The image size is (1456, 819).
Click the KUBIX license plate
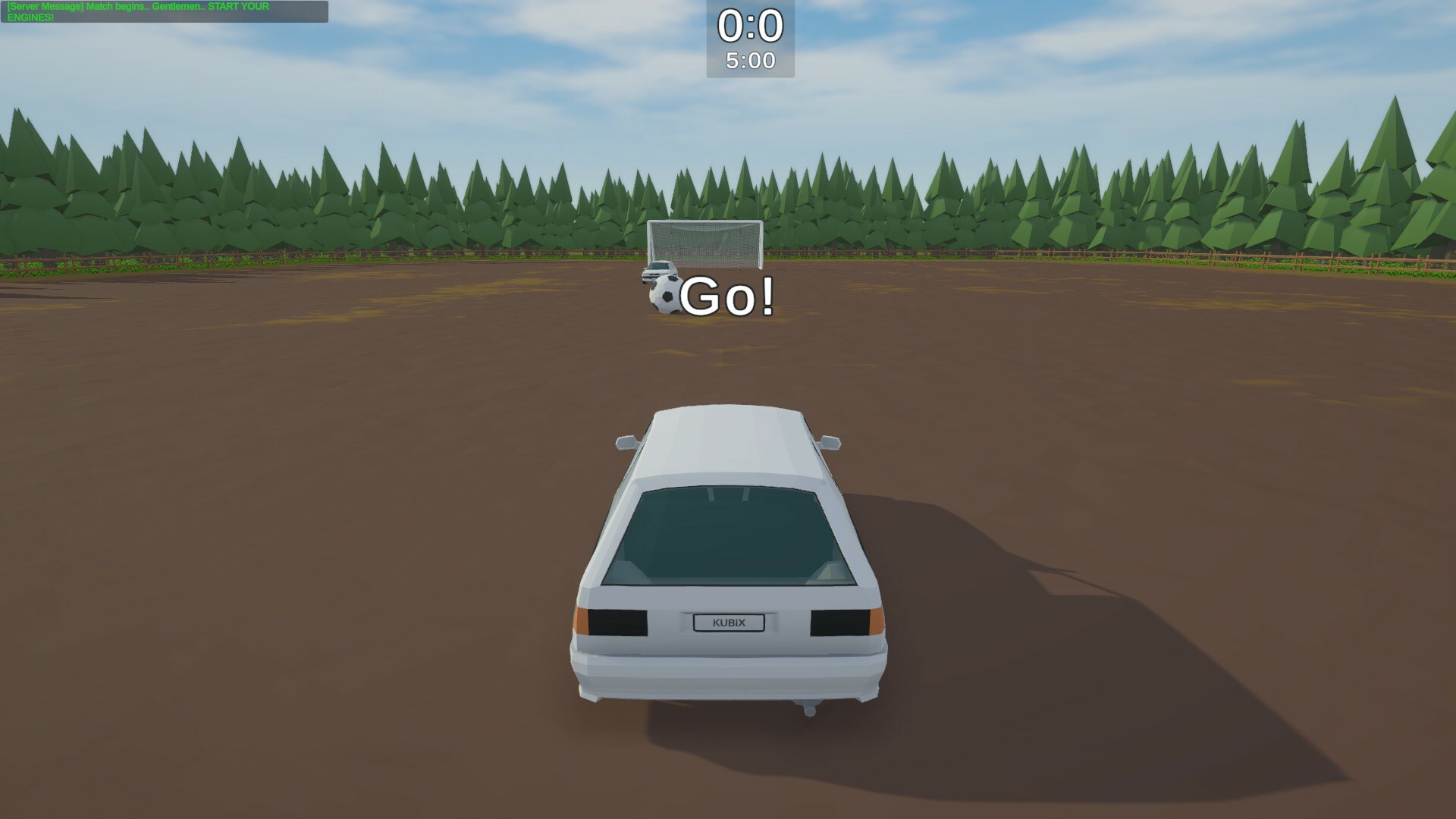point(729,621)
